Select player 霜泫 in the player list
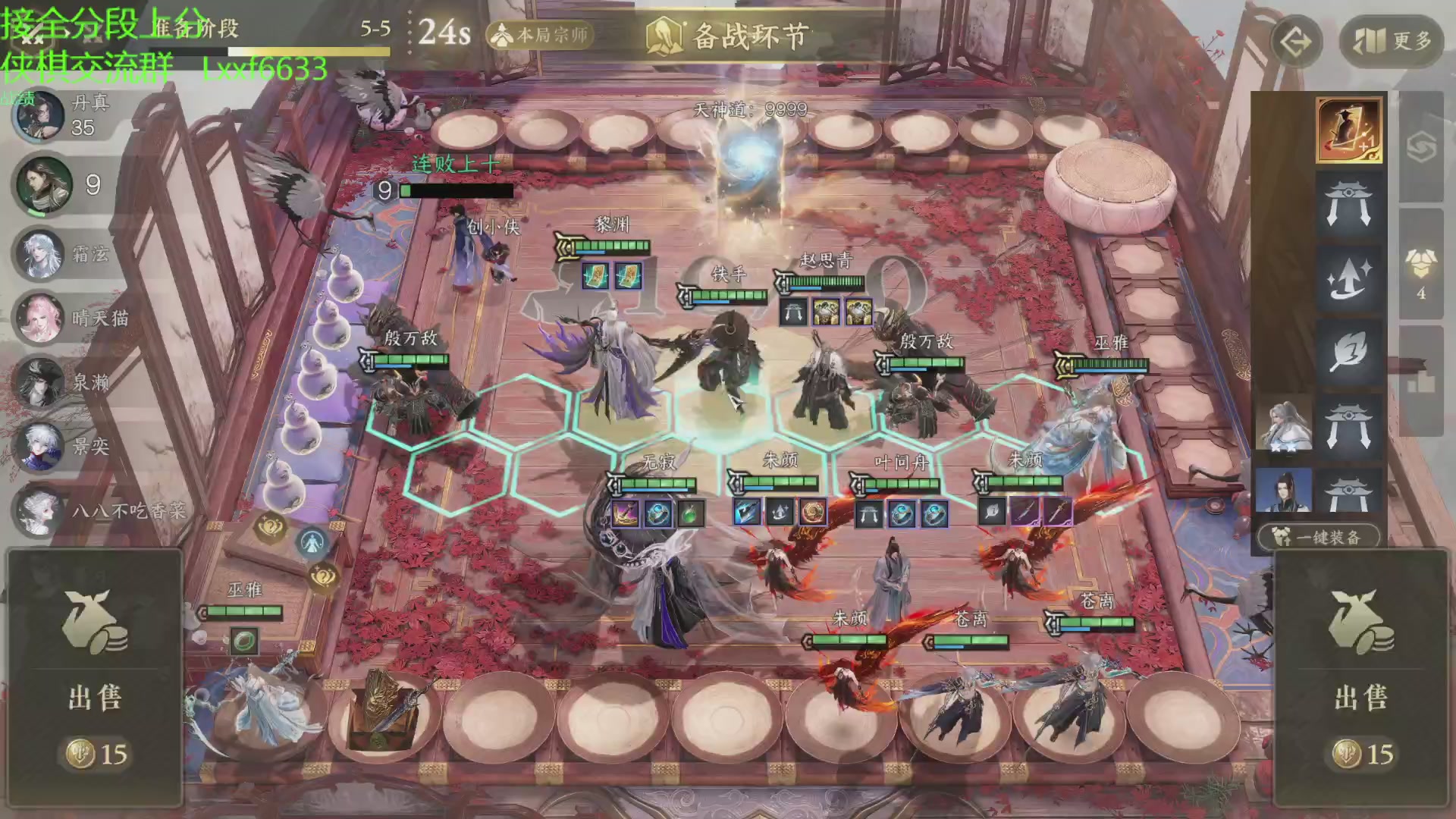1456x819 pixels. click(42, 254)
